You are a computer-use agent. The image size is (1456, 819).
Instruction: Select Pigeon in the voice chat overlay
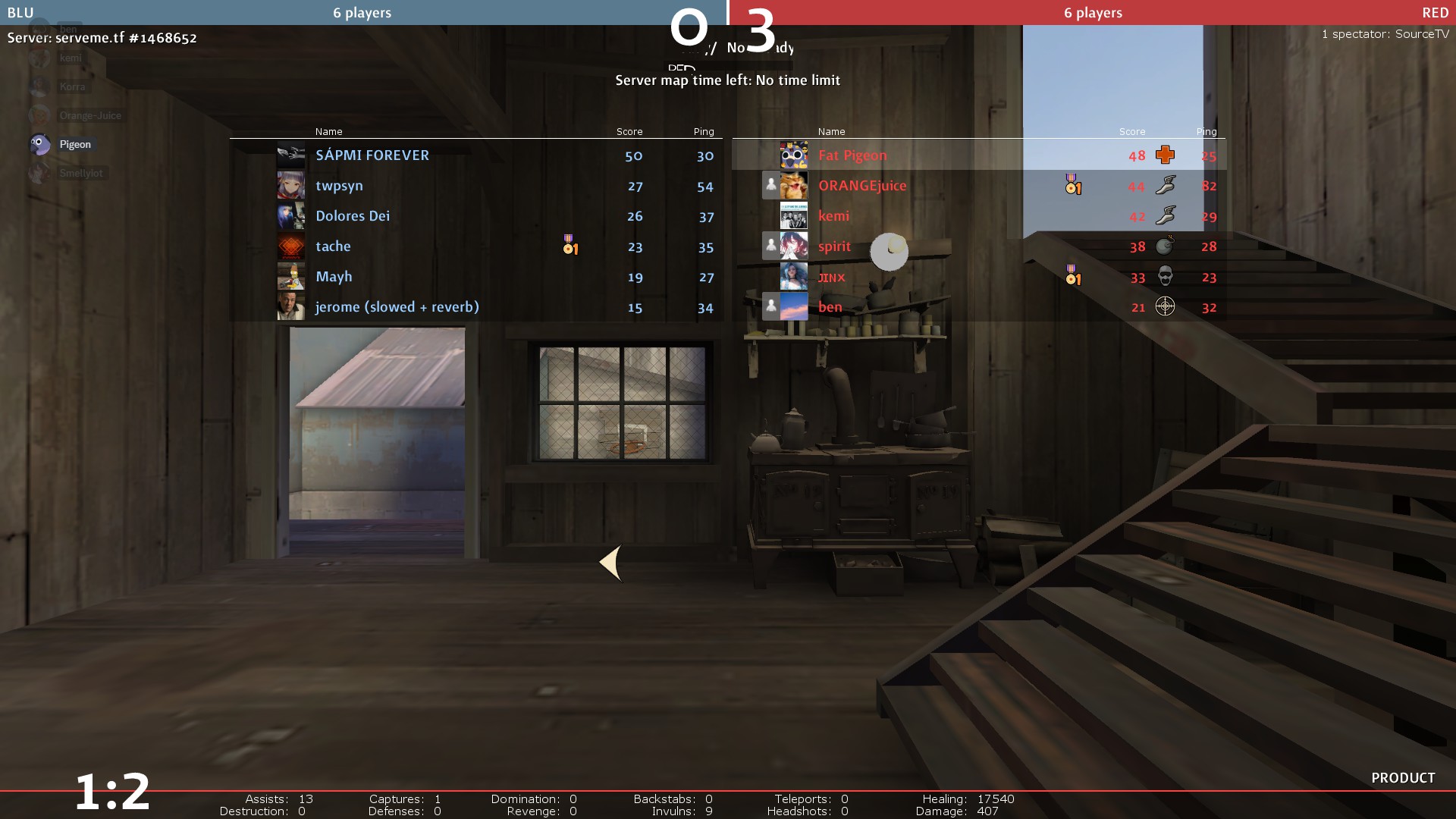click(74, 144)
